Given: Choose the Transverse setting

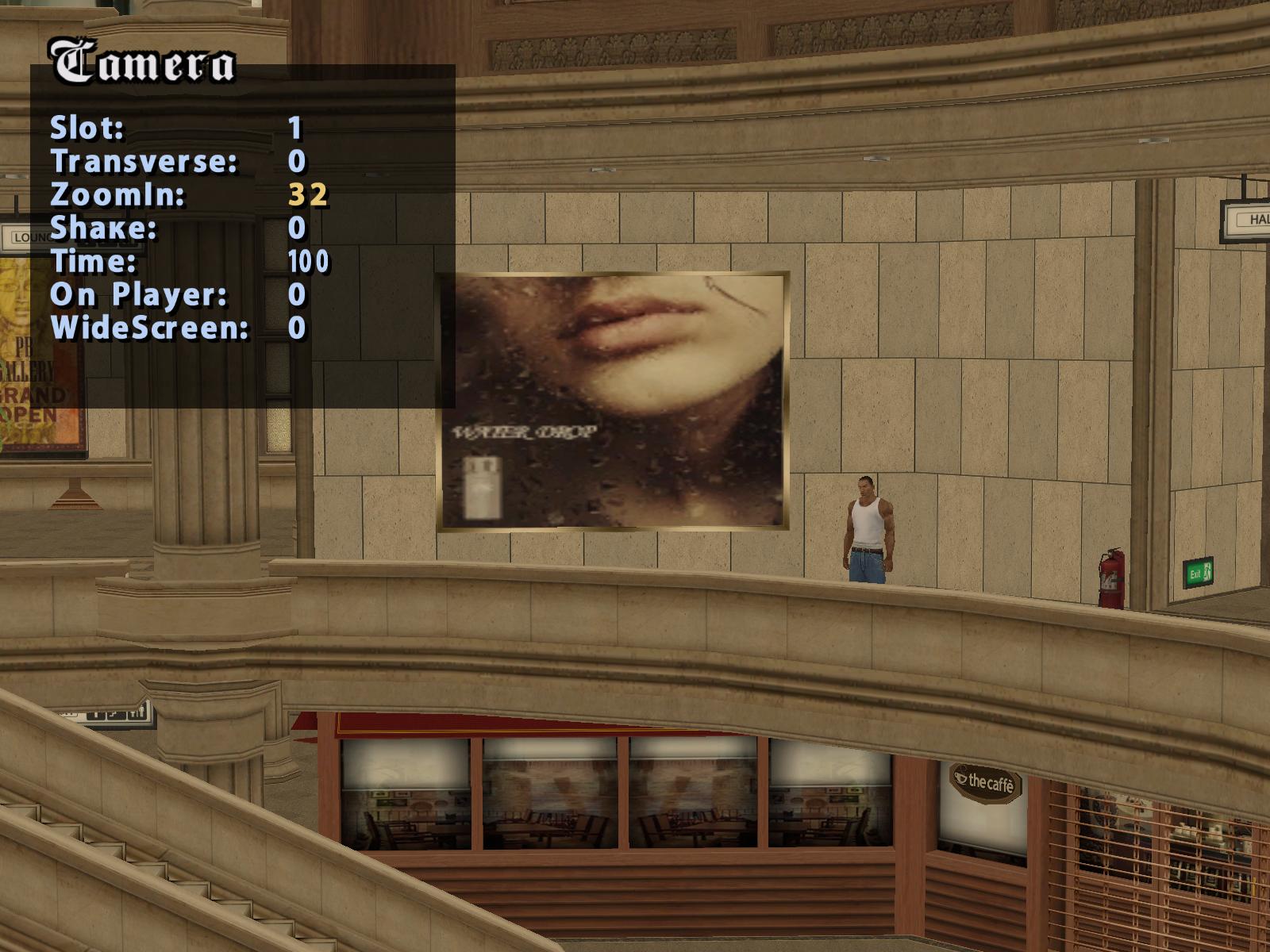Looking at the screenshot, I should [x=144, y=161].
